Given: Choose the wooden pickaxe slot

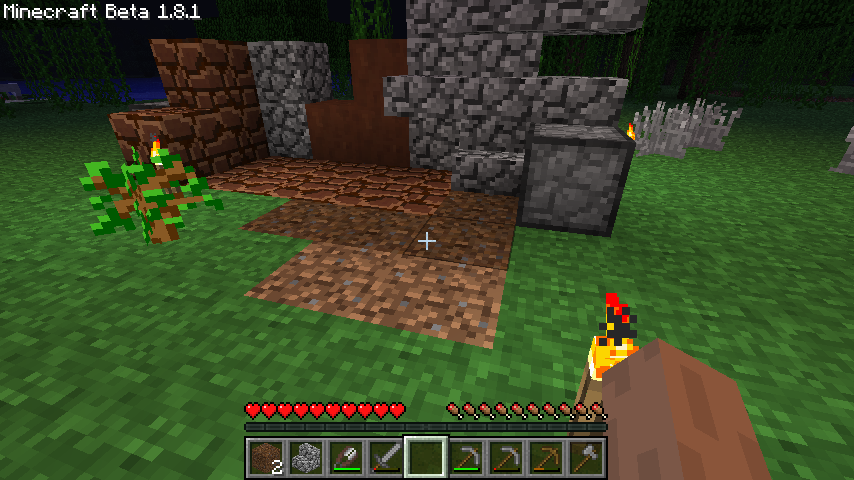Looking at the screenshot, I should [x=546, y=458].
